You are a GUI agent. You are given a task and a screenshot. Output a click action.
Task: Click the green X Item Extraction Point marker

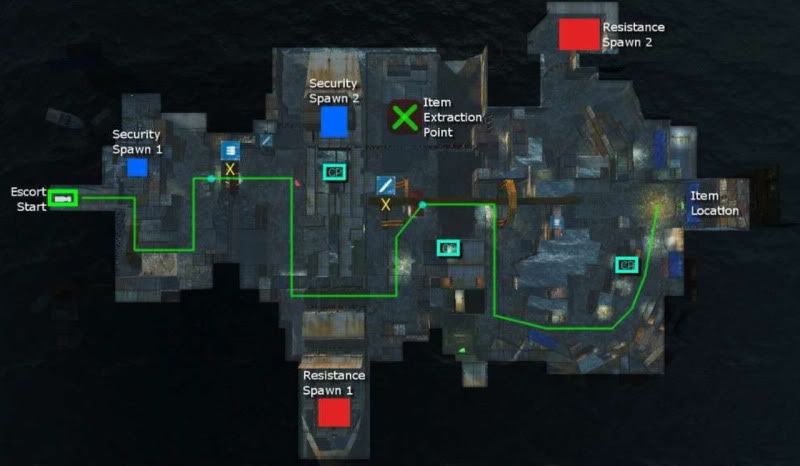[x=404, y=117]
